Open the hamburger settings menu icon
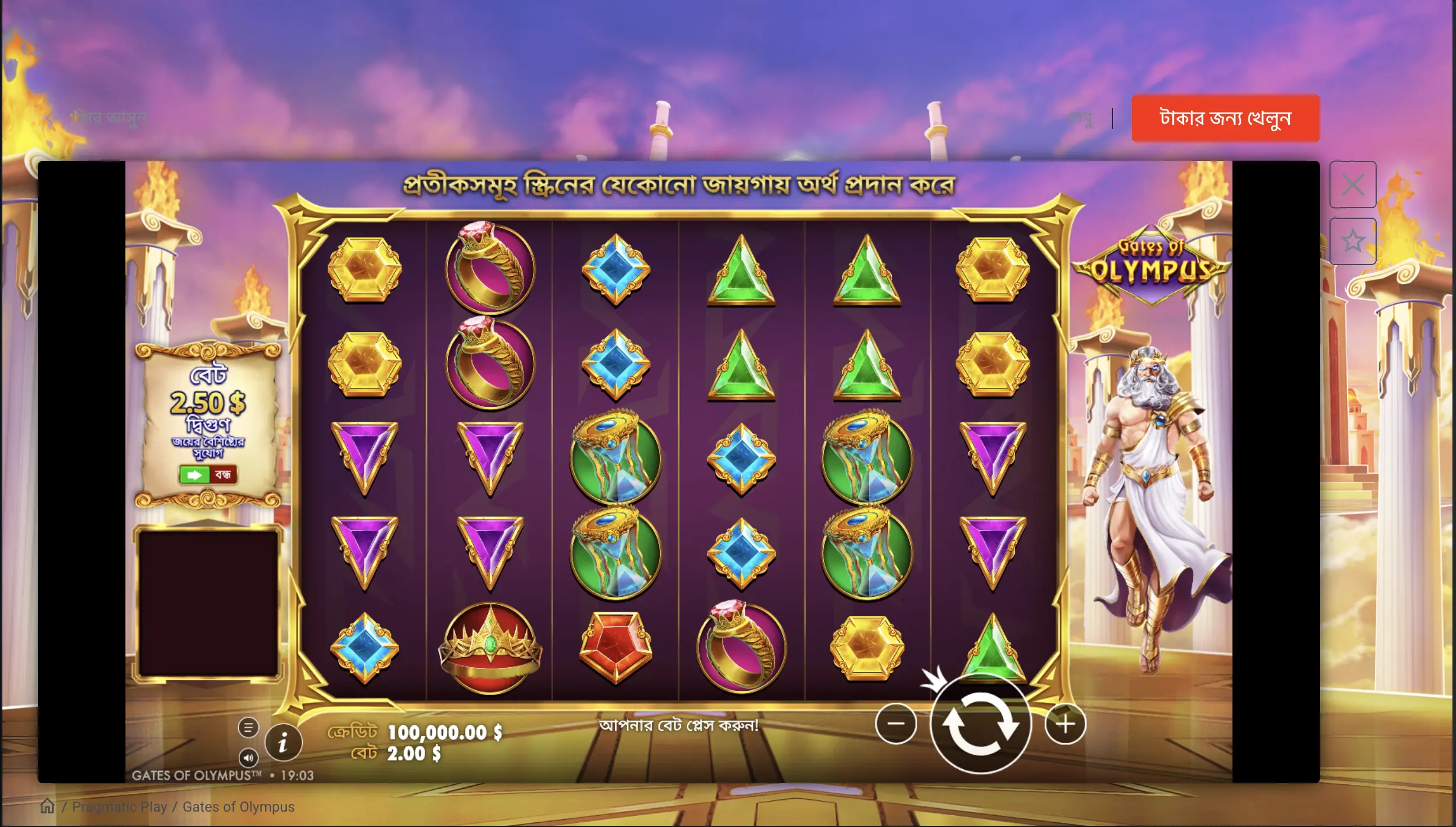Viewport: 1456px width, 827px height. point(248,727)
